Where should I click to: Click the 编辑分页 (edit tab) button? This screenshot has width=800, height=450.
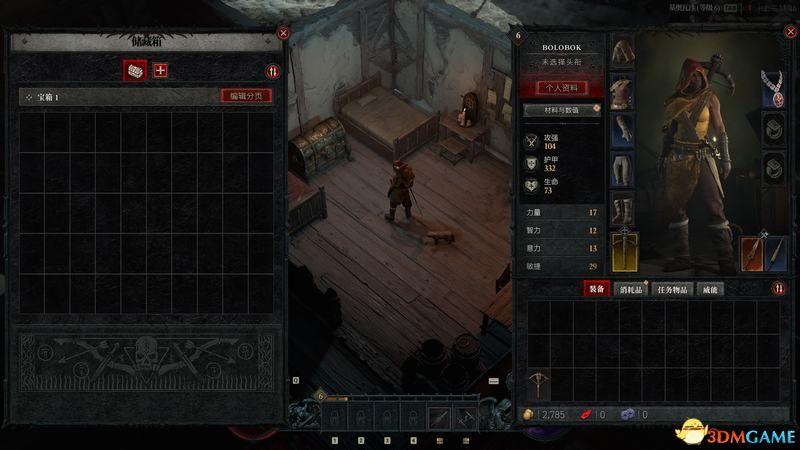(246, 96)
